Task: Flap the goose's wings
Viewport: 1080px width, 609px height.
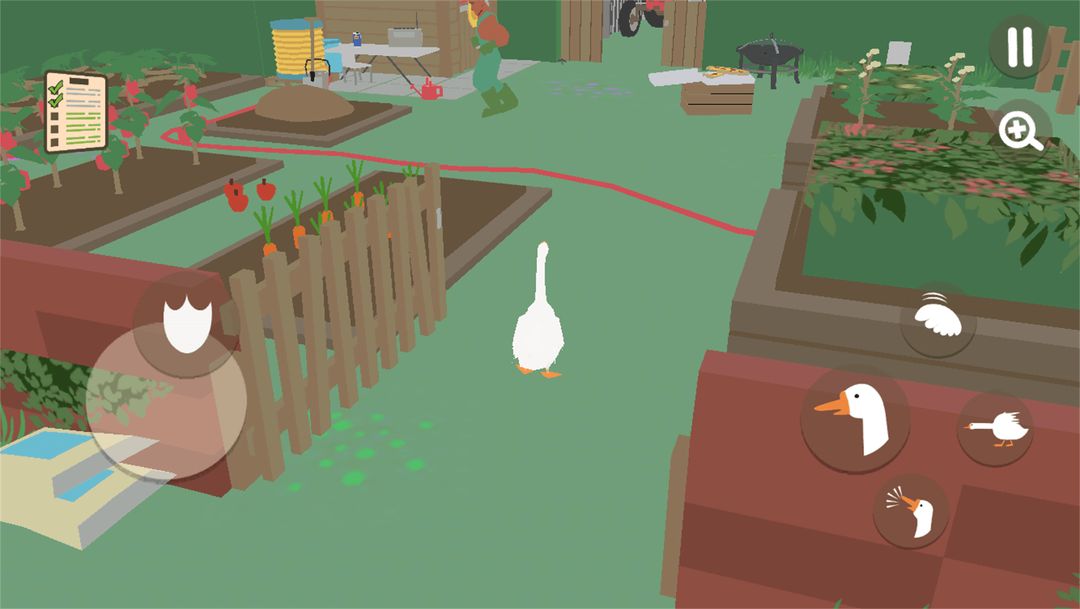Action: 938,319
